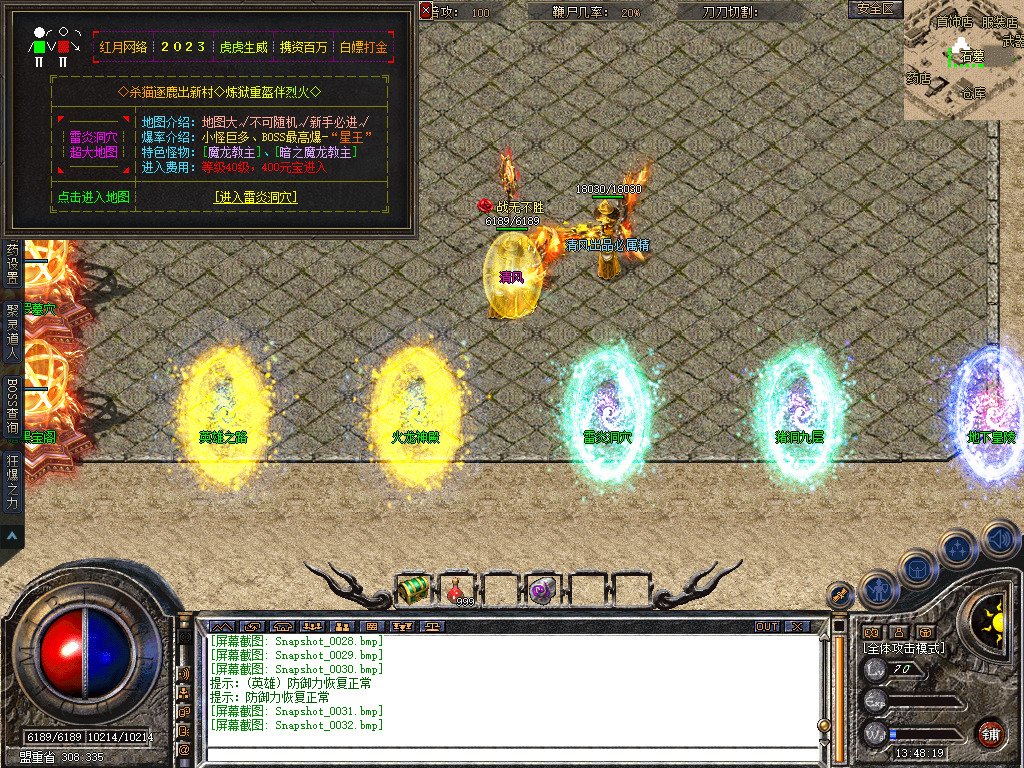The width and height of the screenshot is (1024, 768).
Task: Collapse the side menu with the arrow
Action: pyautogui.click(x=12, y=537)
